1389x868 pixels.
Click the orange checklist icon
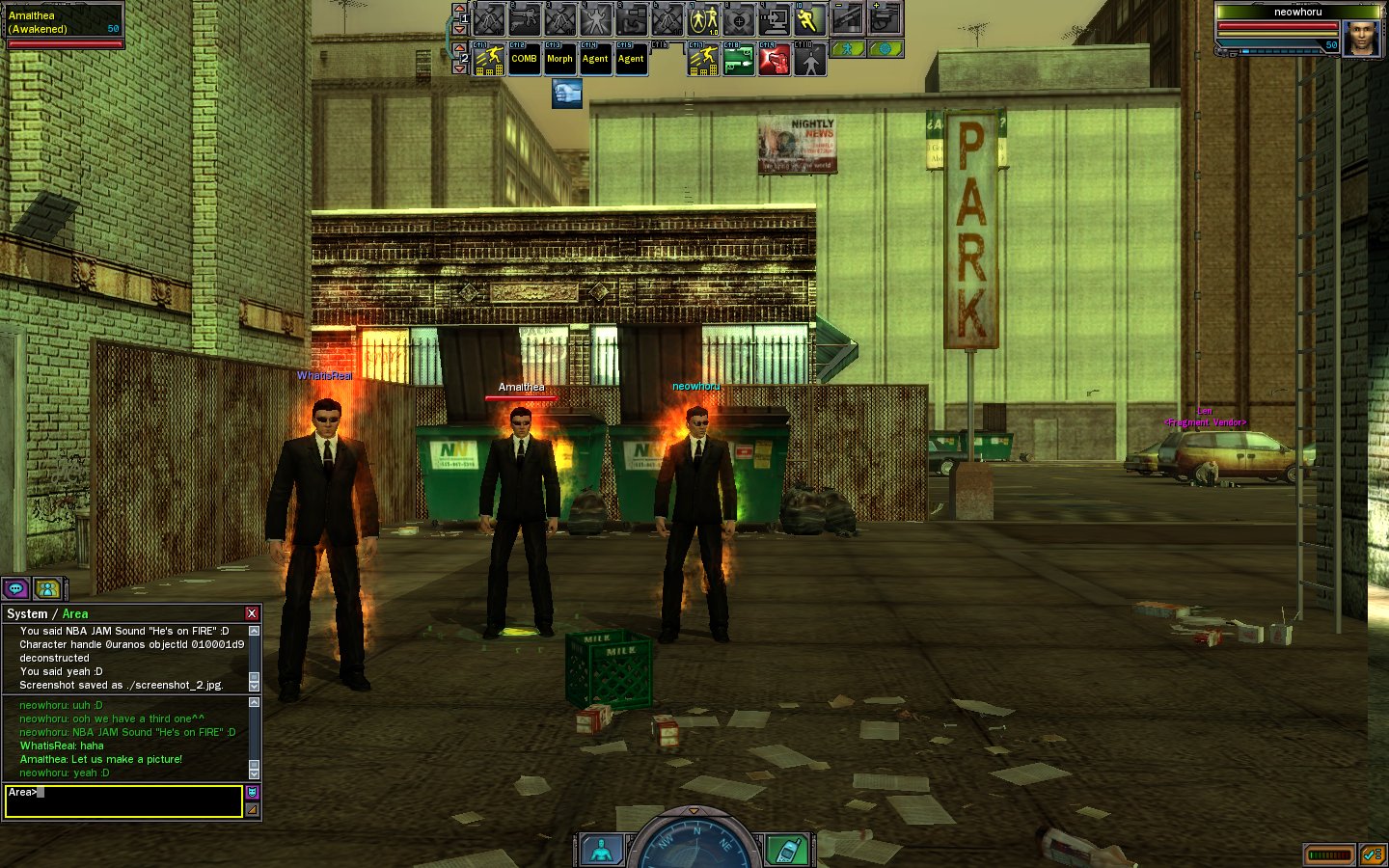[x=1373, y=854]
